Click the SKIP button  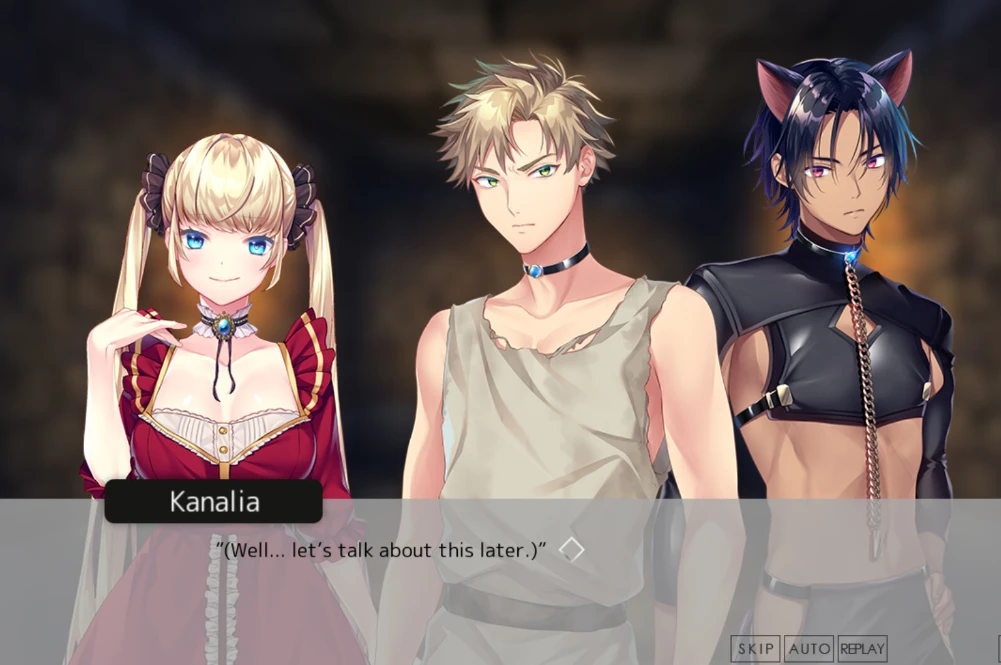755,649
